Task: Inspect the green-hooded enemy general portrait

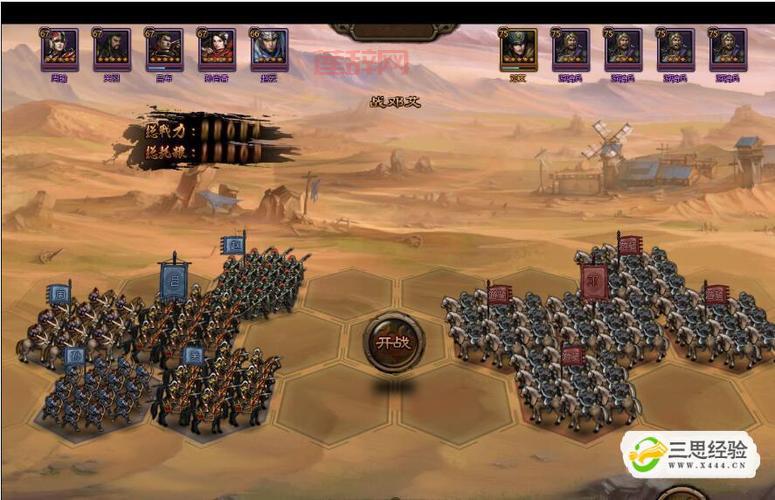Action: tap(518, 47)
